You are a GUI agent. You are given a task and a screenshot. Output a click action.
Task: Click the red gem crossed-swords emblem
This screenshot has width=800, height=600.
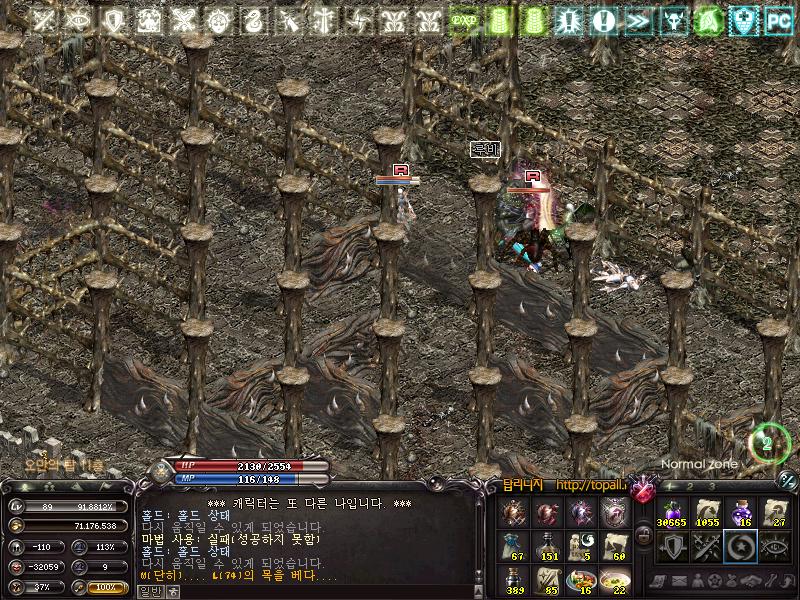(x=643, y=490)
